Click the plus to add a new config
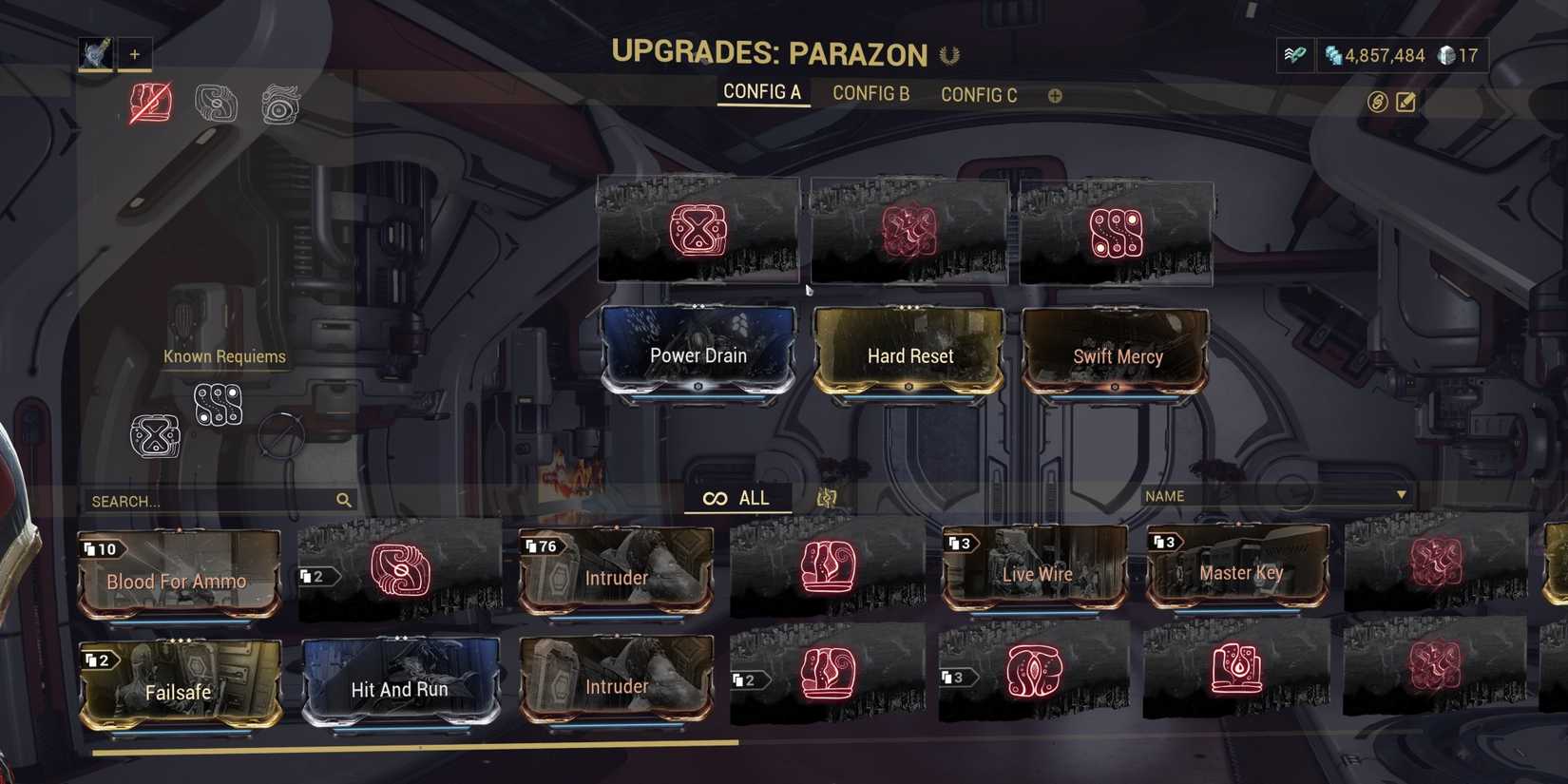Viewport: 1568px width, 784px height. 1055,95
